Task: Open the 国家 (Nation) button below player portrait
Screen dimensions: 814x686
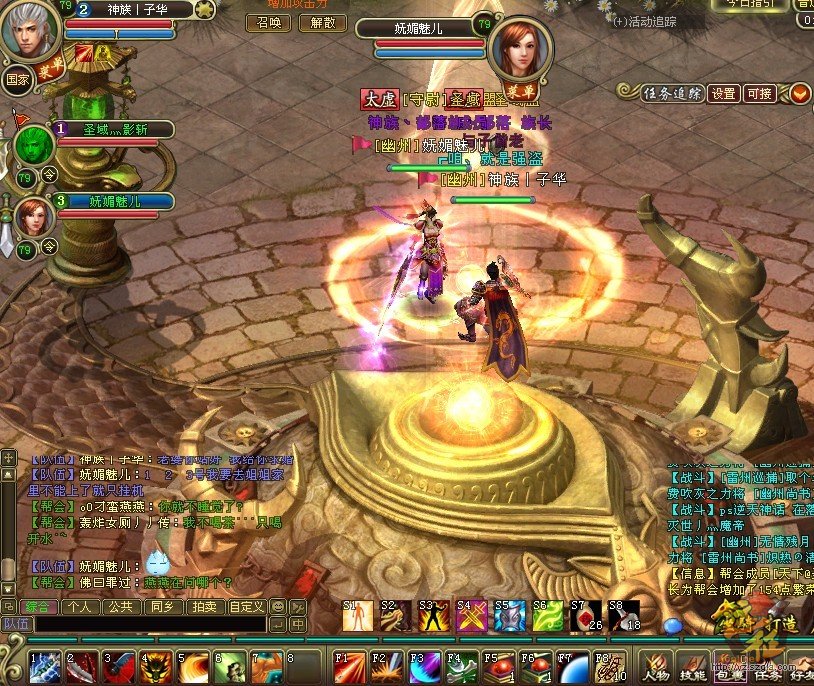Action: (x=17, y=77)
